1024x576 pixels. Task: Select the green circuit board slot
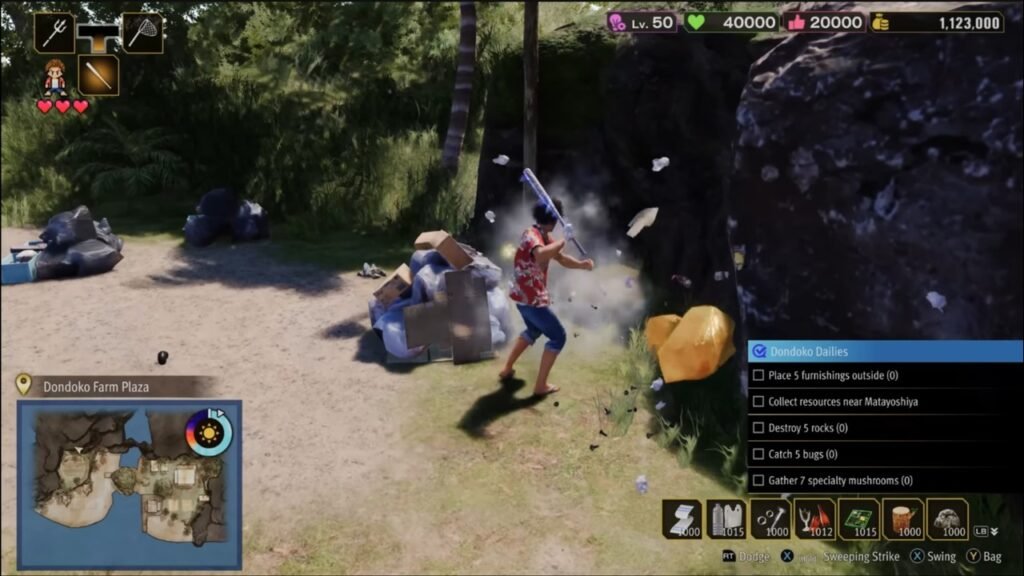point(859,519)
